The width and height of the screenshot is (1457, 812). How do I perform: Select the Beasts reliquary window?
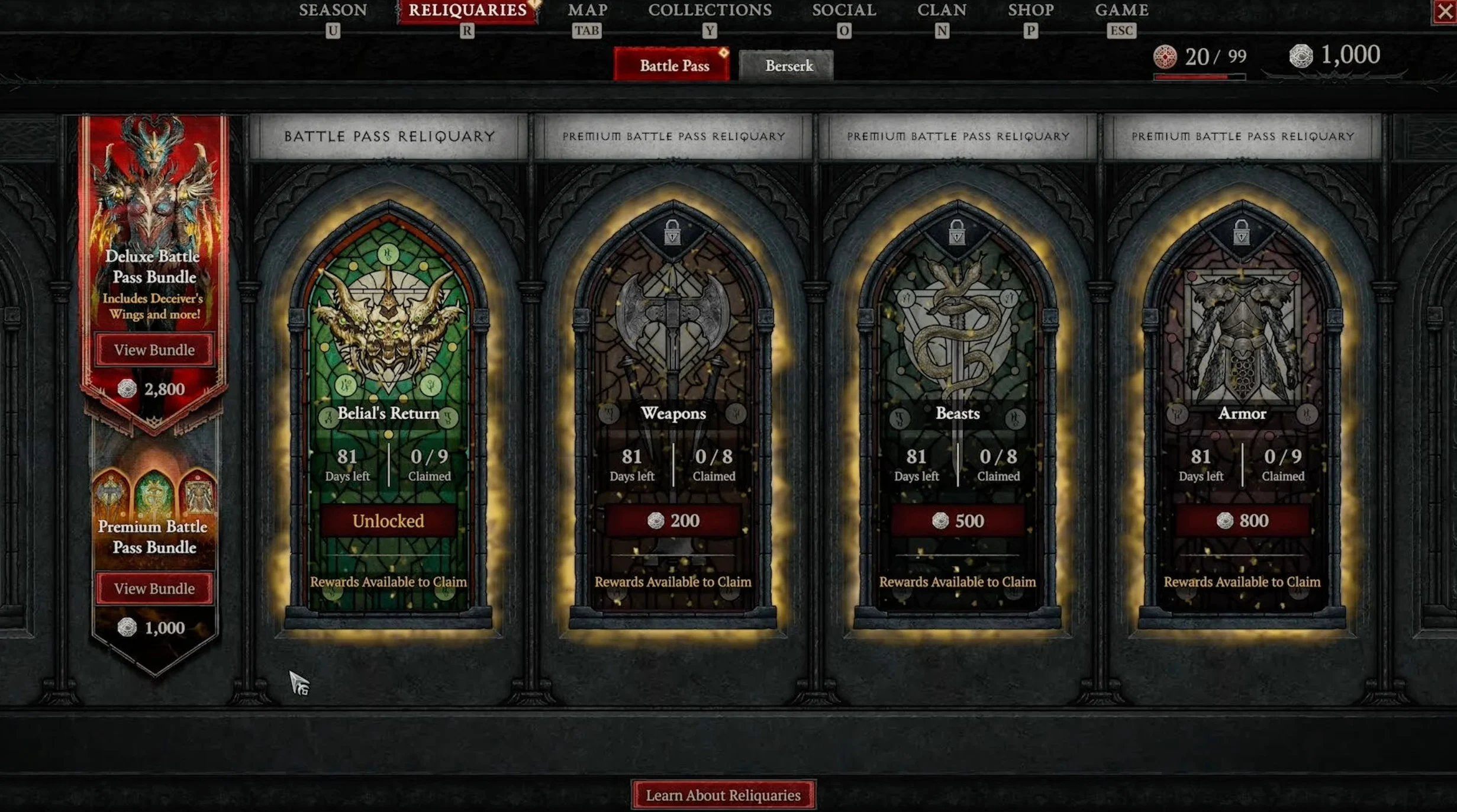point(958,355)
